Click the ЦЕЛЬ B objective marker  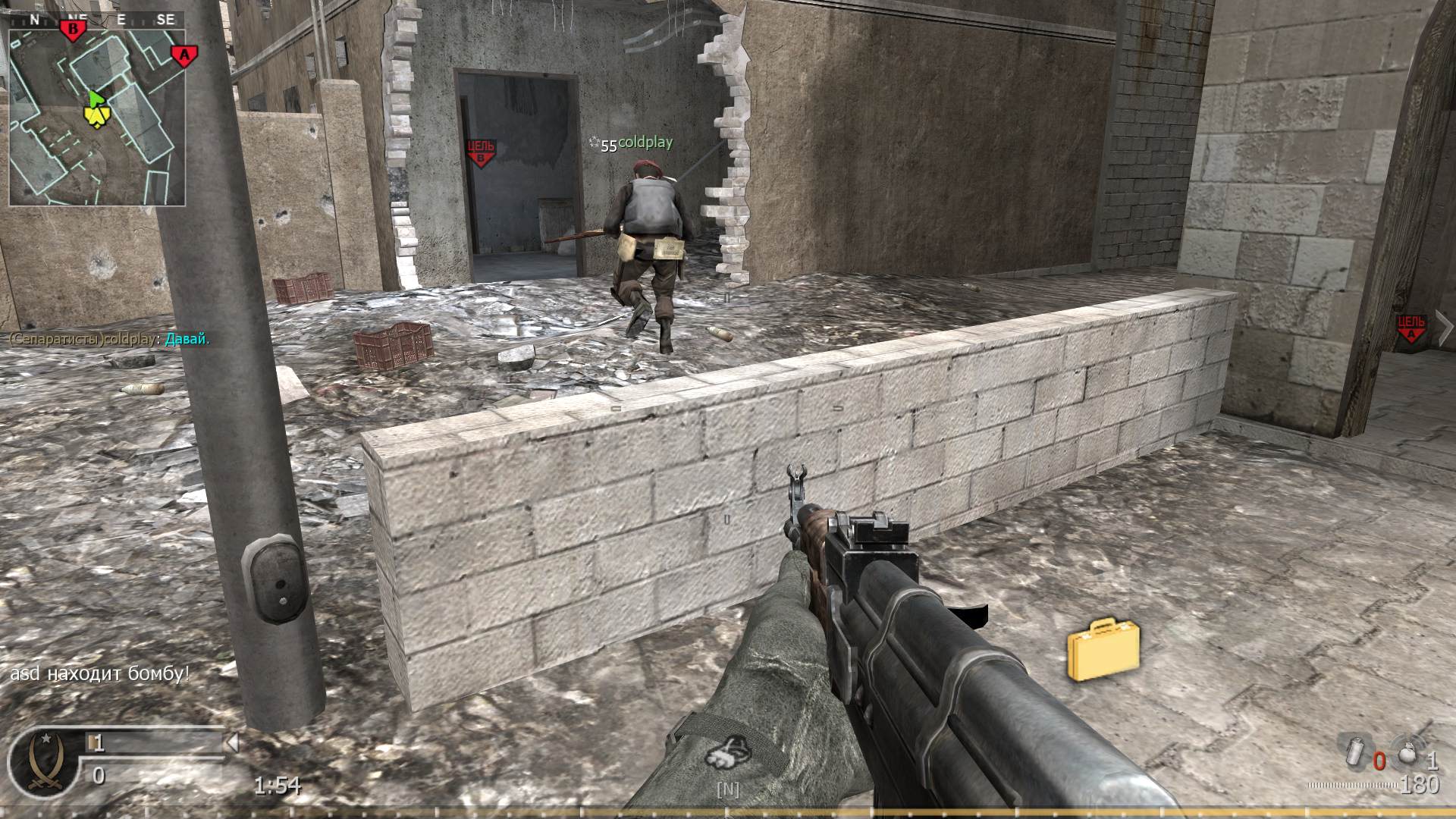(483, 149)
